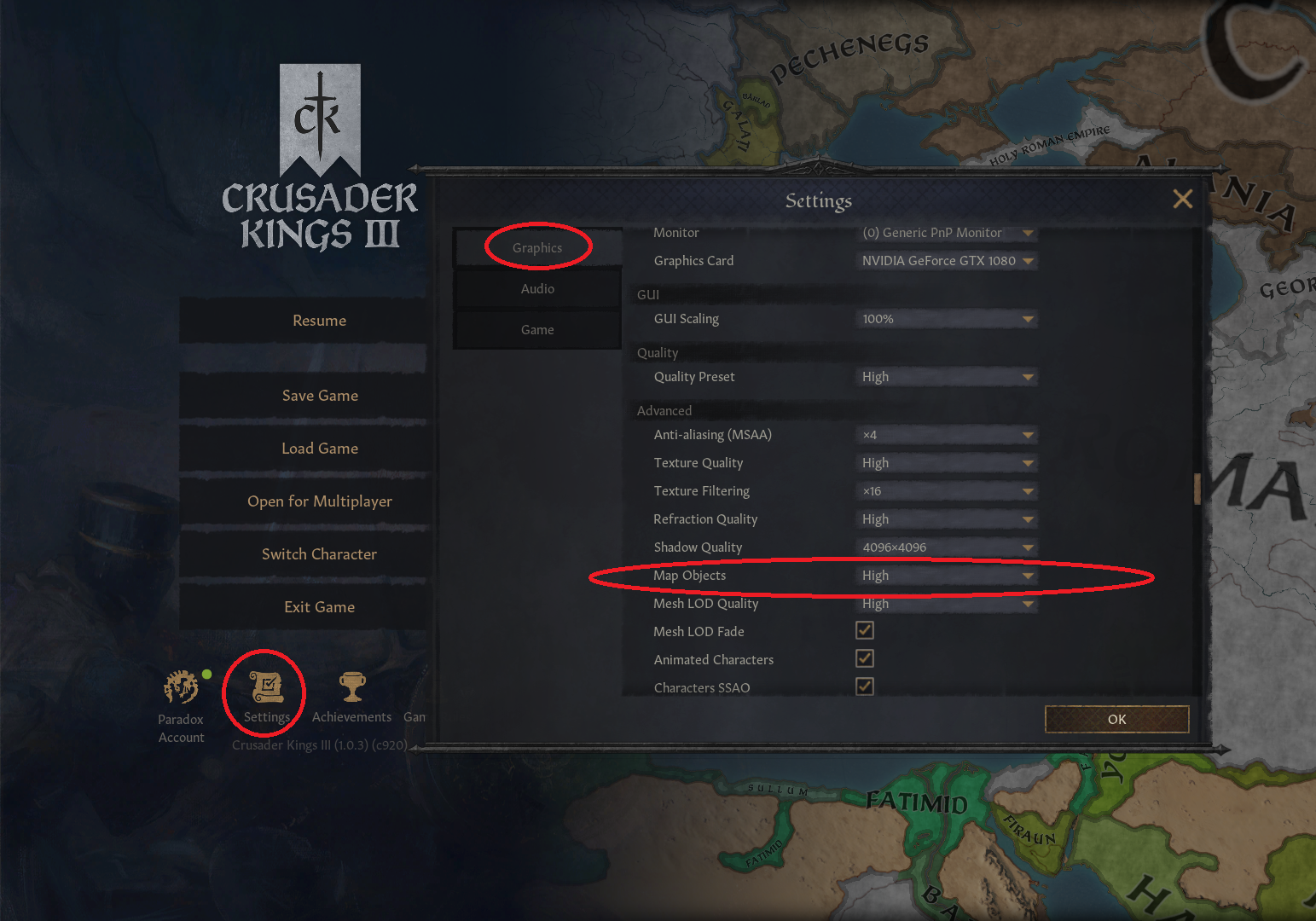This screenshot has width=1316, height=921.
Task: Change the Quality Preset dropdown
Action: (x=946, y=376)
